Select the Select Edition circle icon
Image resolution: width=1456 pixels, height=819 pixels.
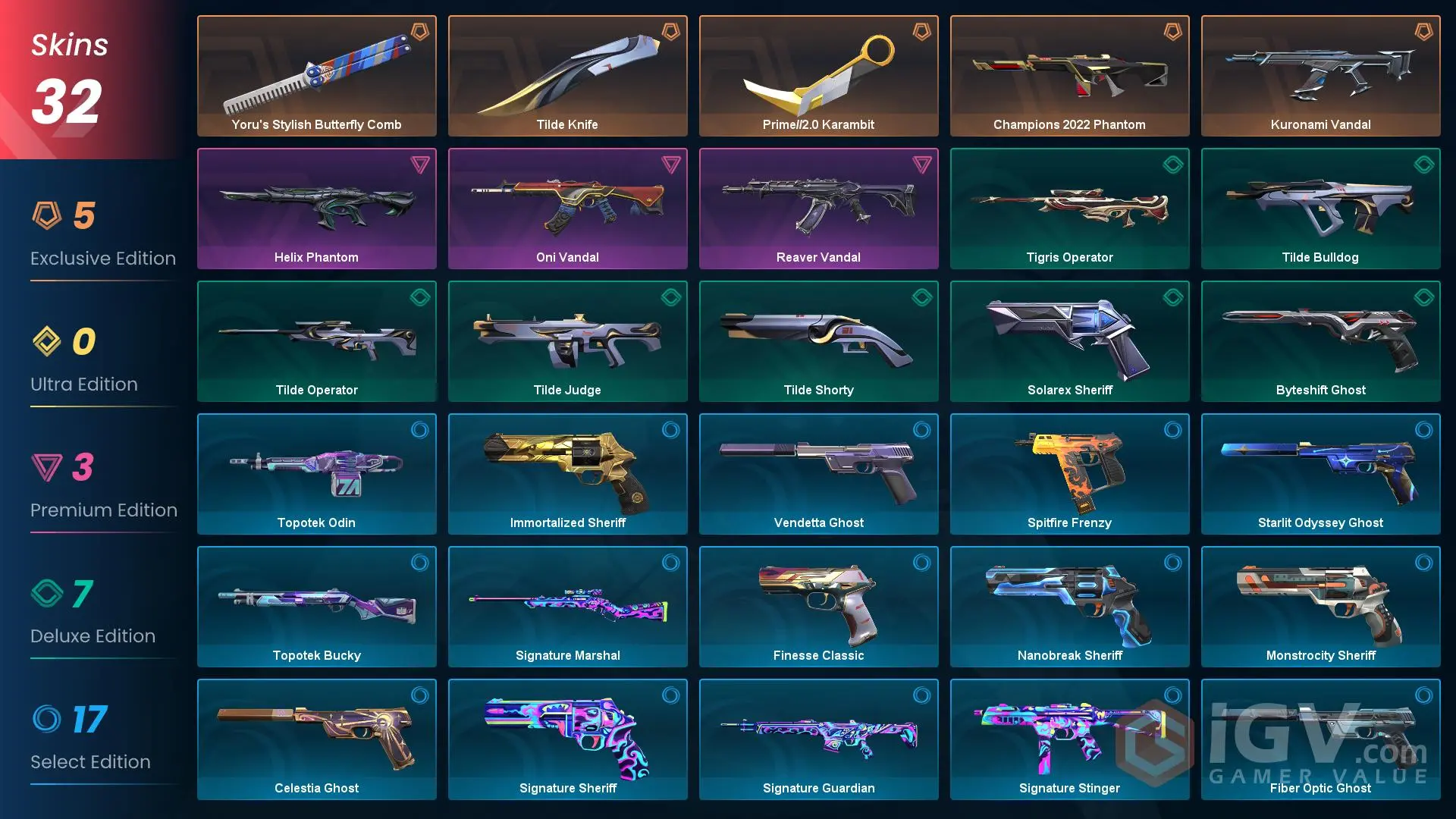[x=47, y=720]
